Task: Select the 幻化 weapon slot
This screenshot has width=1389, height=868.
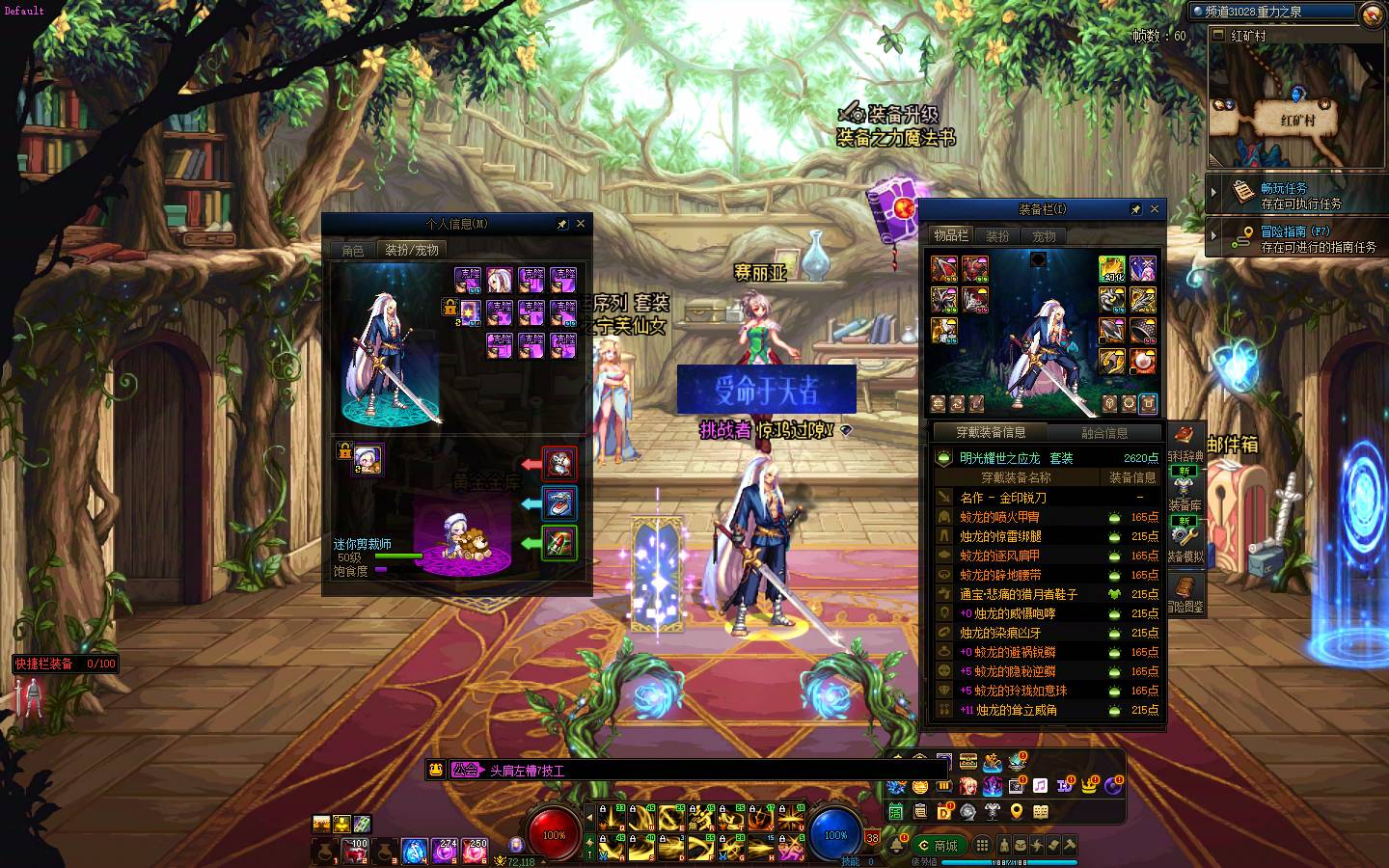Action: (1112, 268)
